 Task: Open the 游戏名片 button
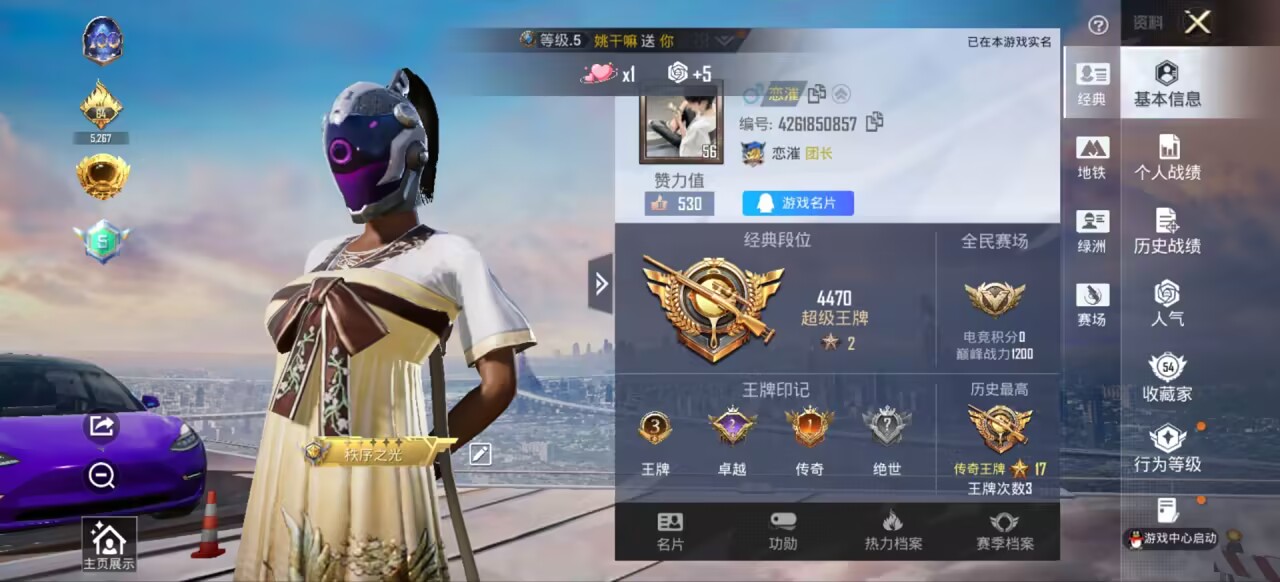click(797, 203)
